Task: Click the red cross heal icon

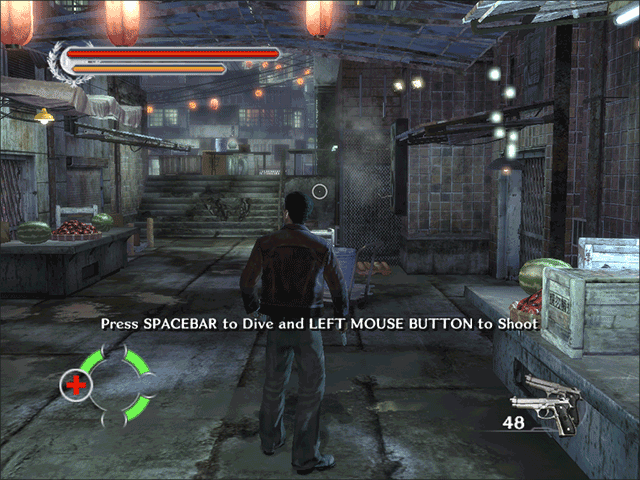Action: coord(75,383)
